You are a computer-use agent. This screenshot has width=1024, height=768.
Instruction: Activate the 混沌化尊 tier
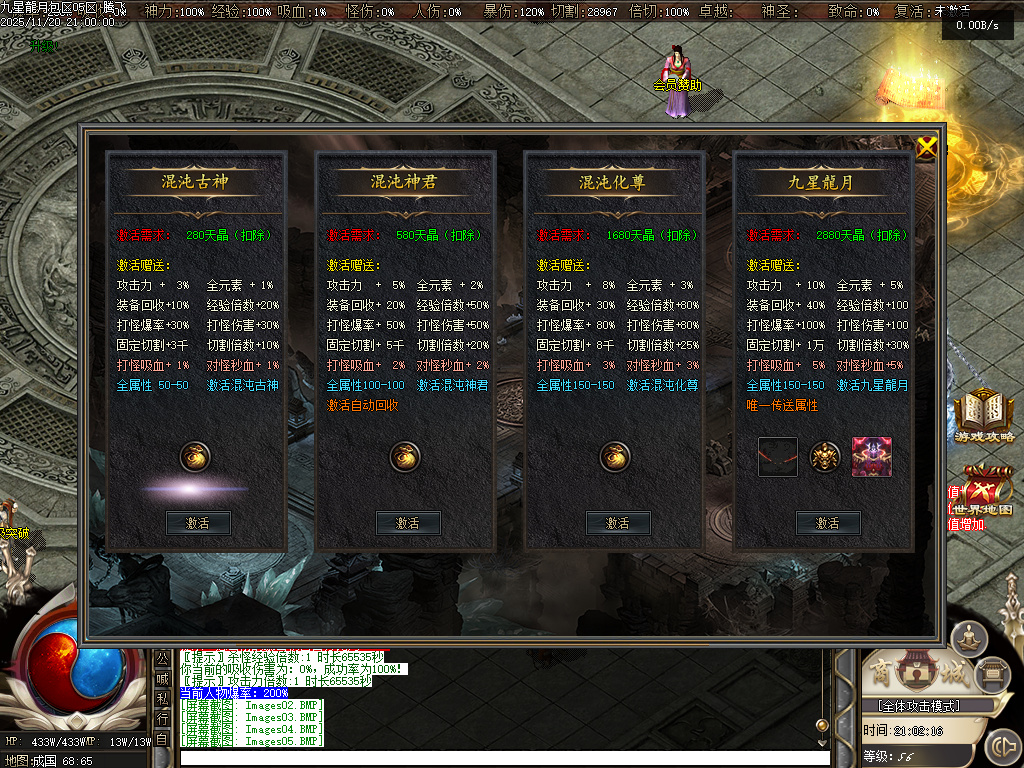tap(618, 523)
